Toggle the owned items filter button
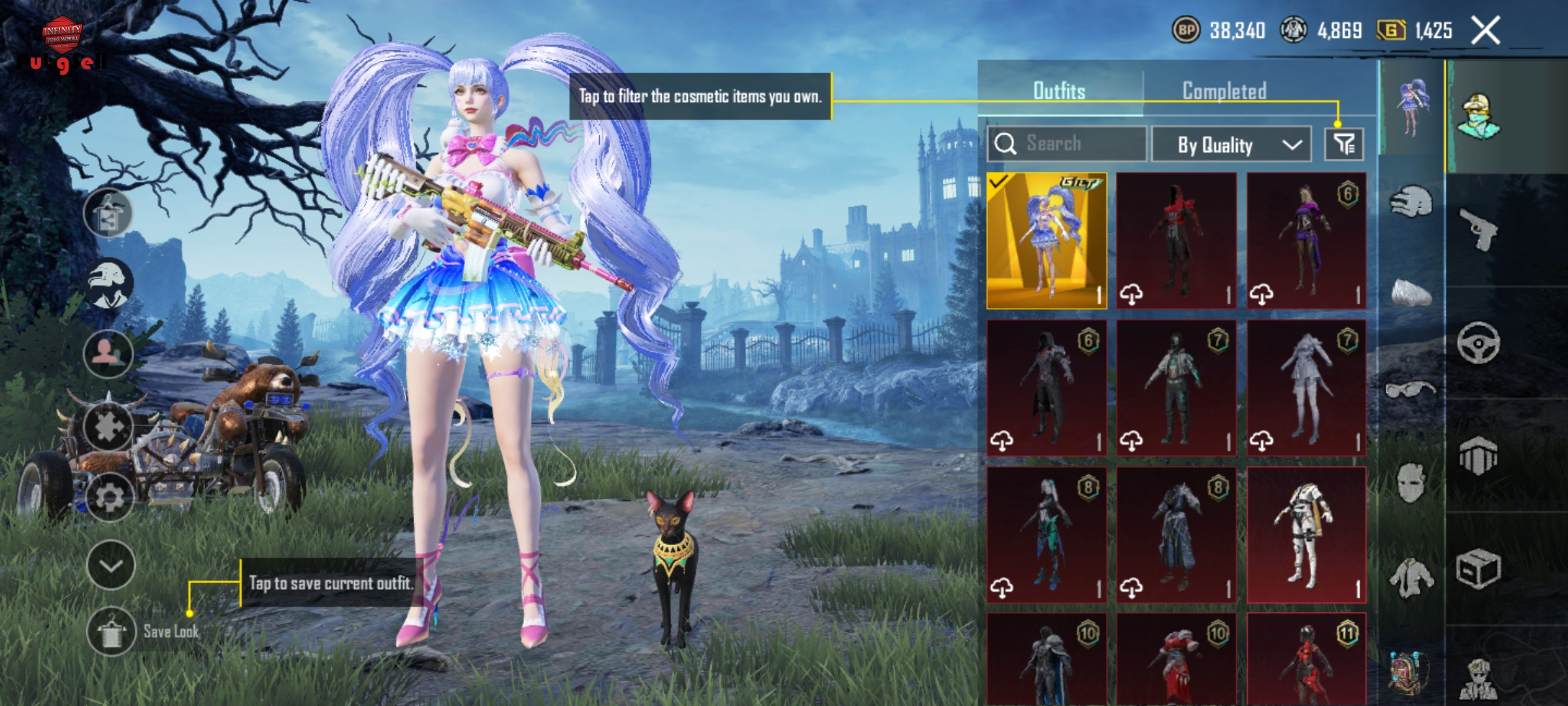Screen dimensions: 1568x706 1344,144
